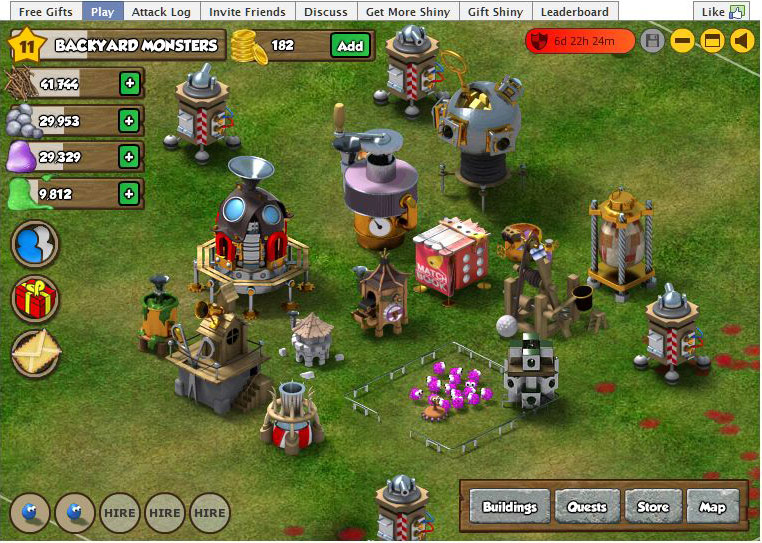Add green goo using its plus button
Image resolution: width=762 pixels, height=543 pixels.
tap(129, 193)
